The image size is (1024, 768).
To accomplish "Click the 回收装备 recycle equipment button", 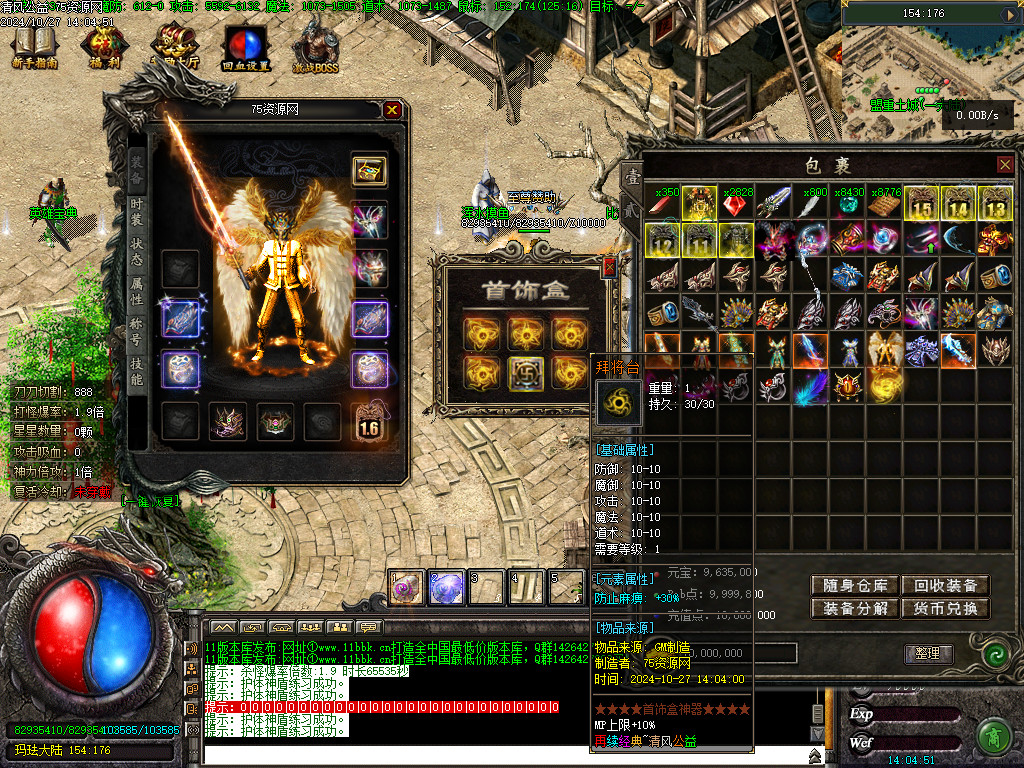I will (945, 586).
